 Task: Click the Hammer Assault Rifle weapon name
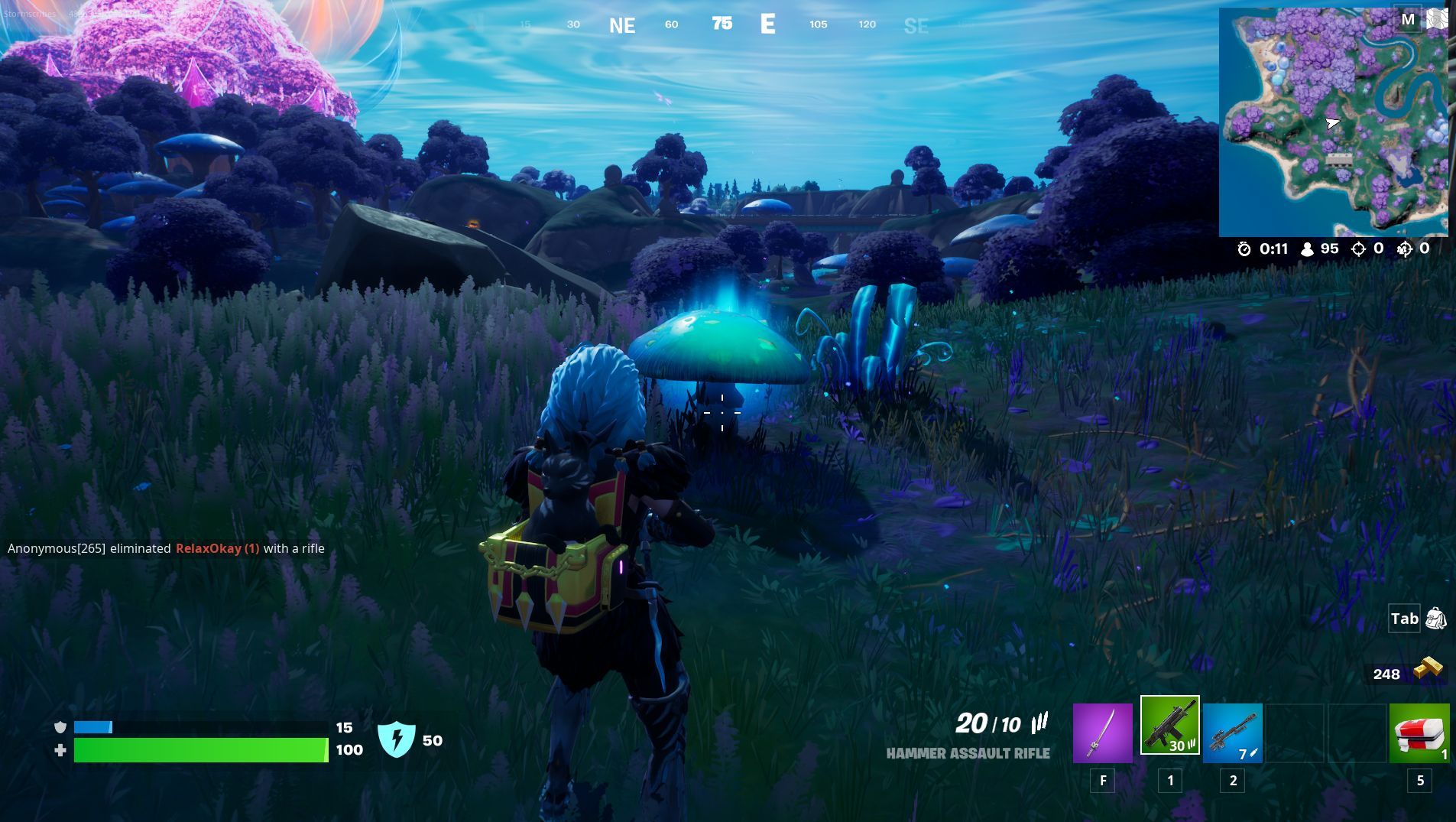click(968, 753)
